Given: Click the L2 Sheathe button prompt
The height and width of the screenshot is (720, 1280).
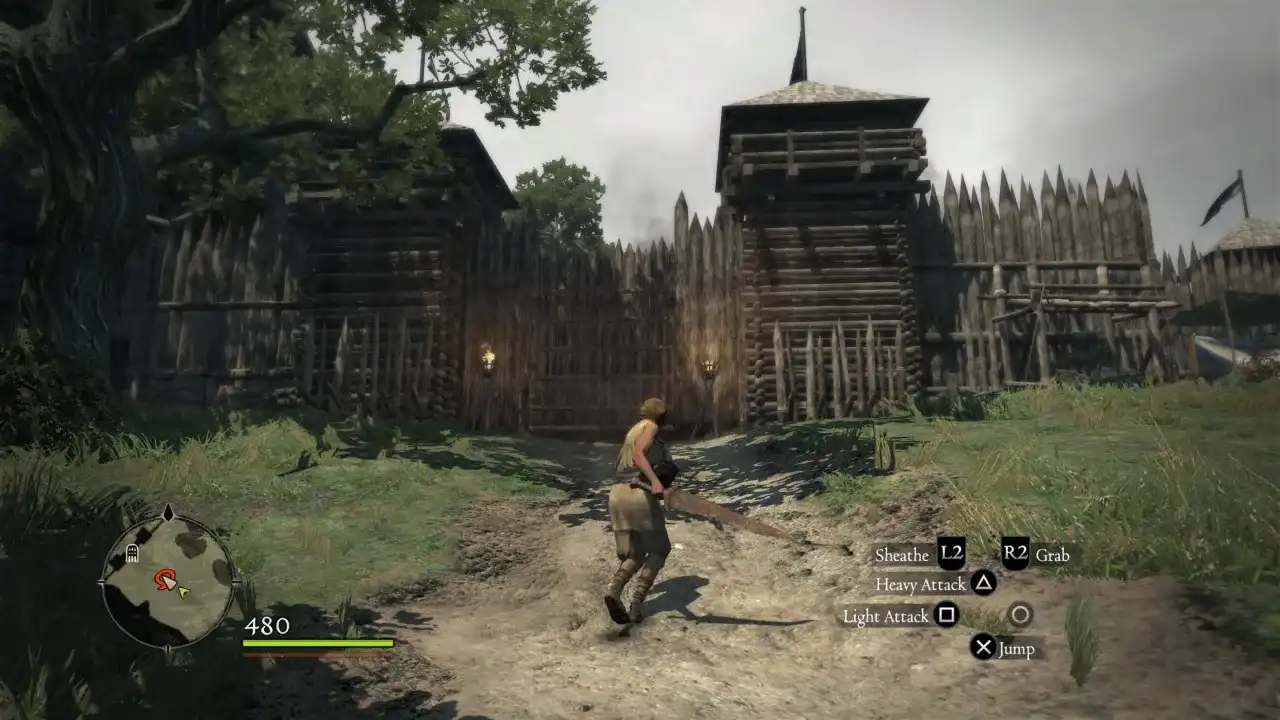Looking at the screenshot, I should click(x=952, y=554).
